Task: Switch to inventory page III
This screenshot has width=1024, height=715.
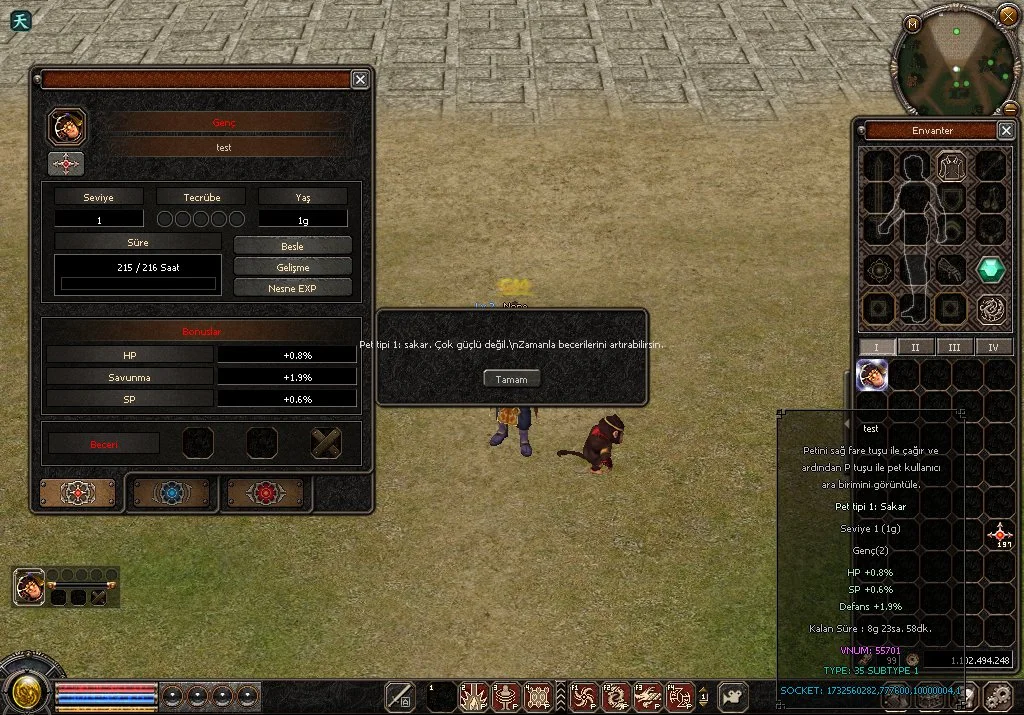Action: click(954, 347)
